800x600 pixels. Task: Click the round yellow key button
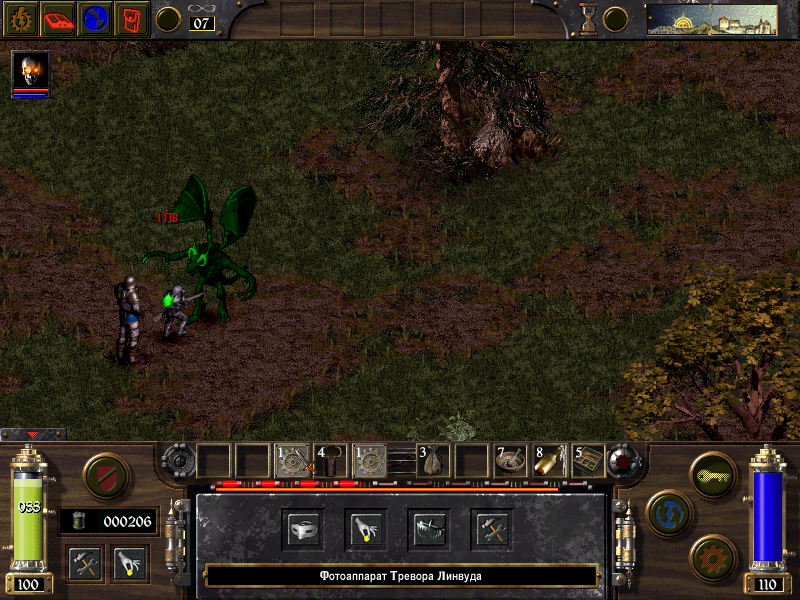pyautogui.click(x=712, y=472)
